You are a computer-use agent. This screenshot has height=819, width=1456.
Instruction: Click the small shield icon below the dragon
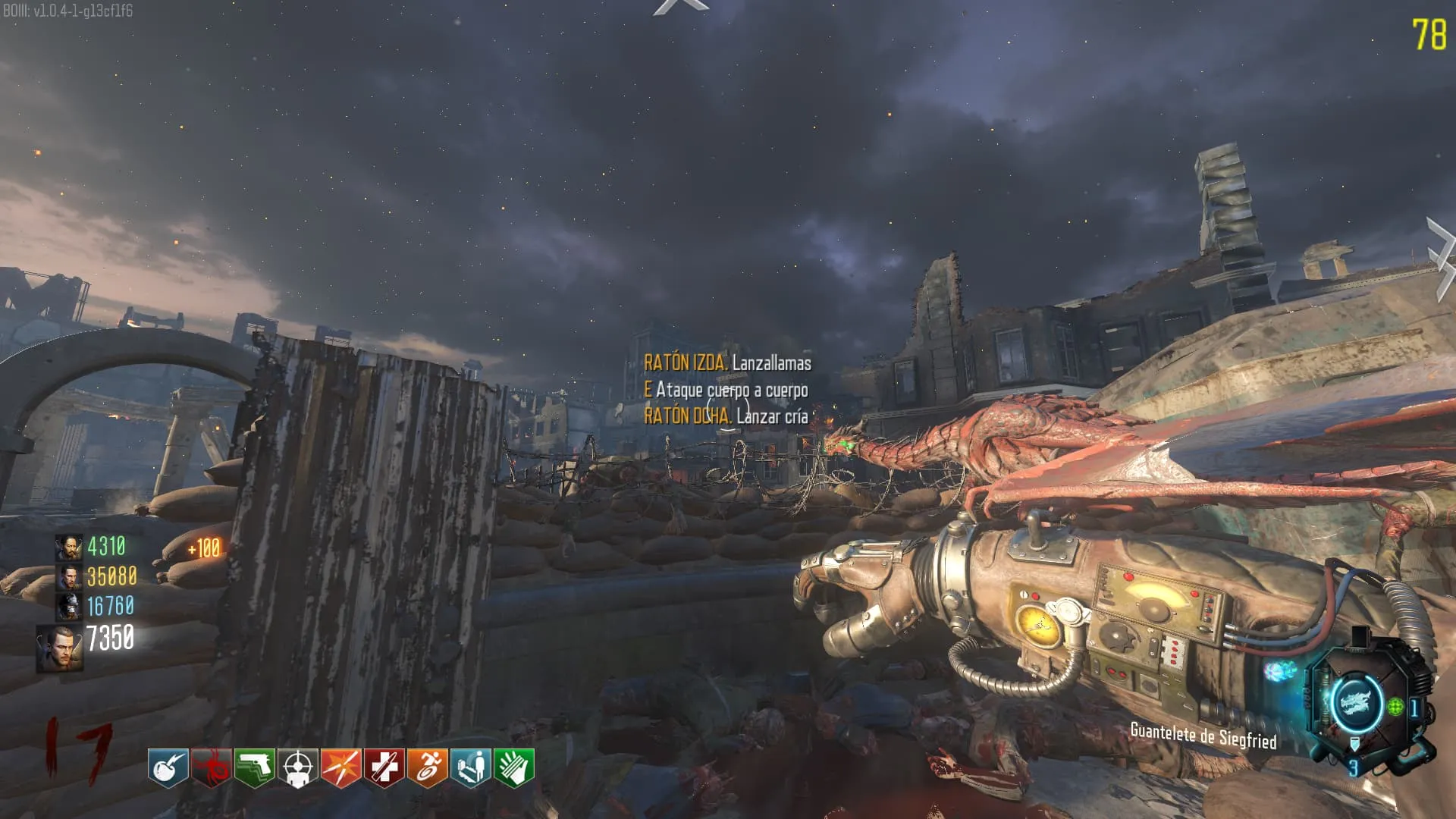click(1355, 746)
